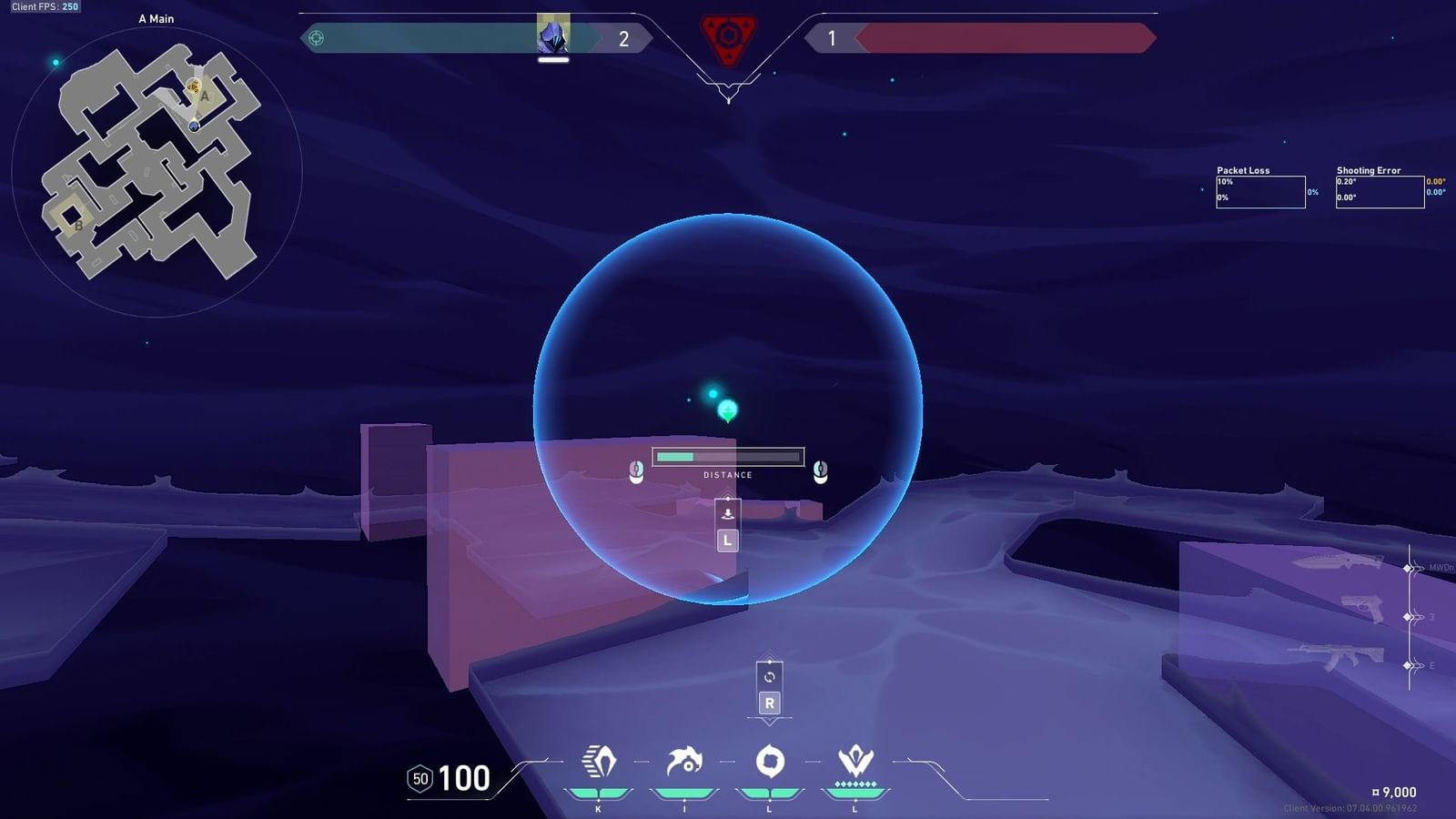Click the attacker crosshair icon on score bar
Image resolution: width=1456 pixels, height=819 pixels.
point(316,38)
